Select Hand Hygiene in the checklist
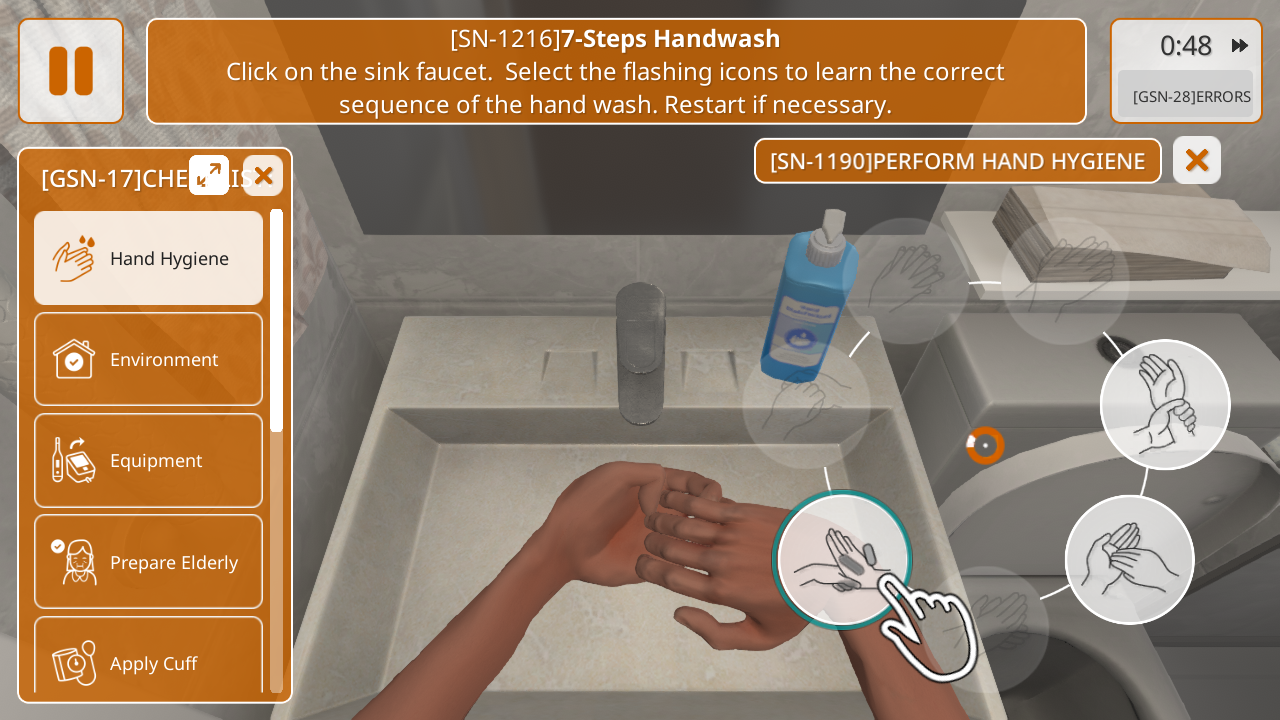Image resolution: width=1280 pixels, height=720 pixels. [149, 258]
